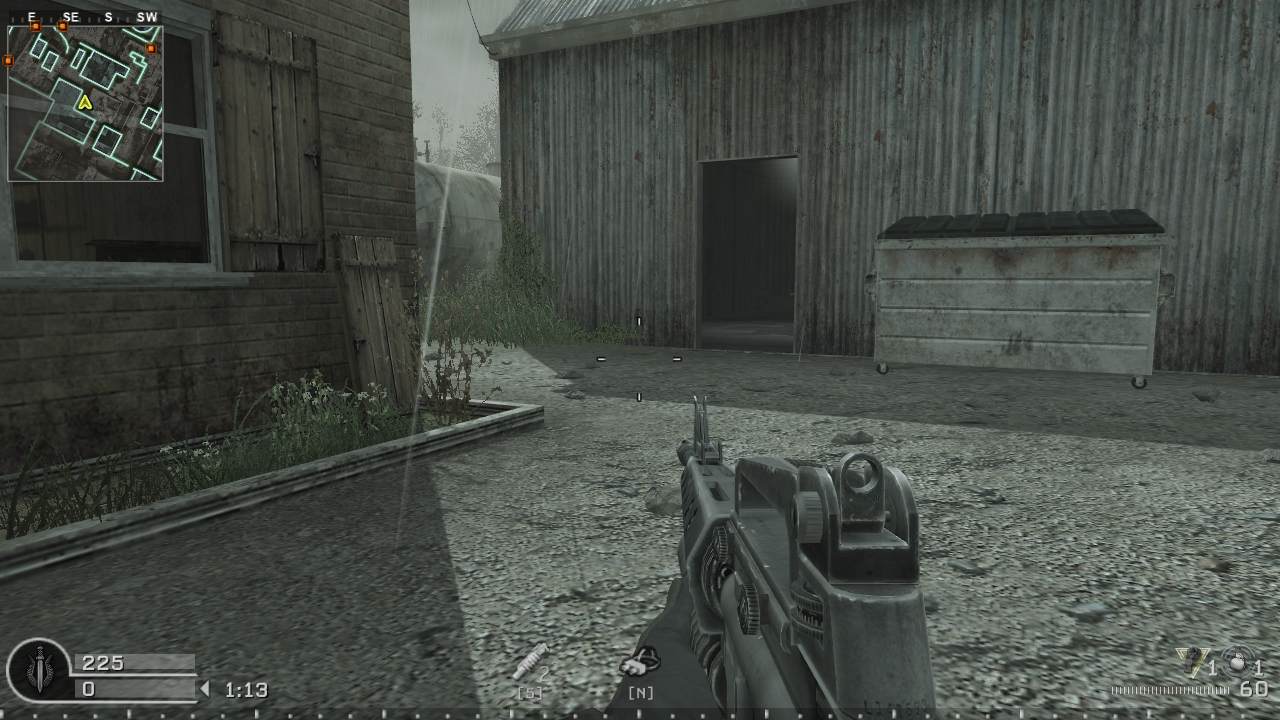Click the enemy score showing 0
Viewport: 1280px width, 720px height.
(88, 690)
